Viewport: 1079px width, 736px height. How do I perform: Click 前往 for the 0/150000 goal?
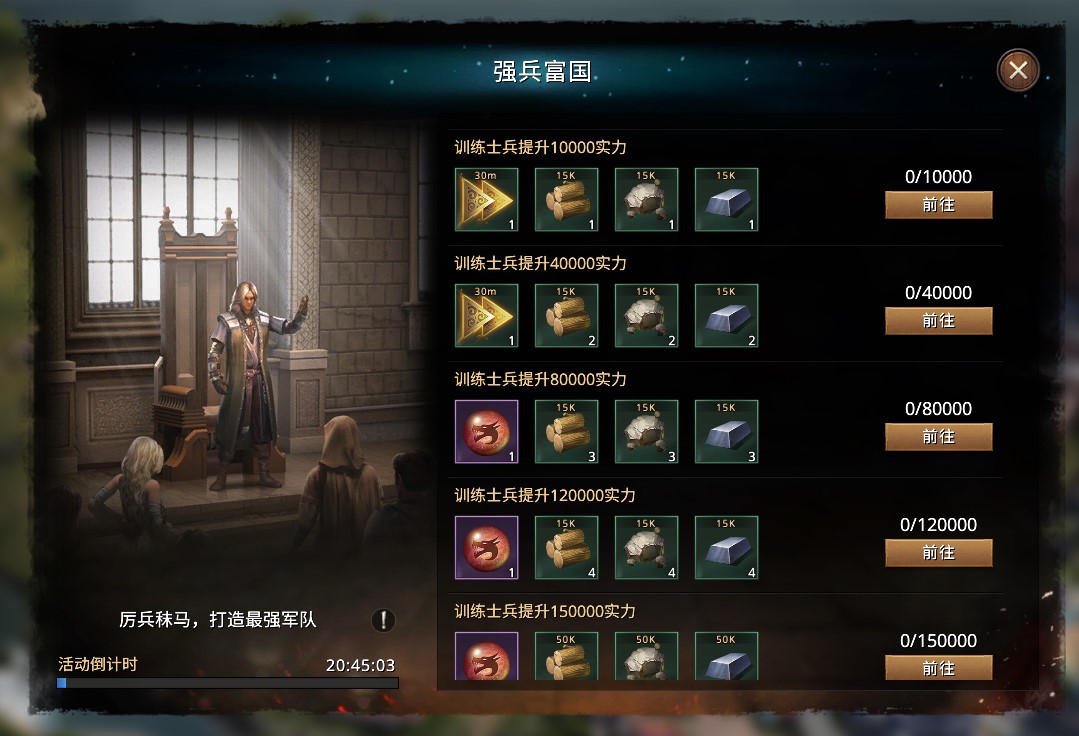tap(938, 667)
